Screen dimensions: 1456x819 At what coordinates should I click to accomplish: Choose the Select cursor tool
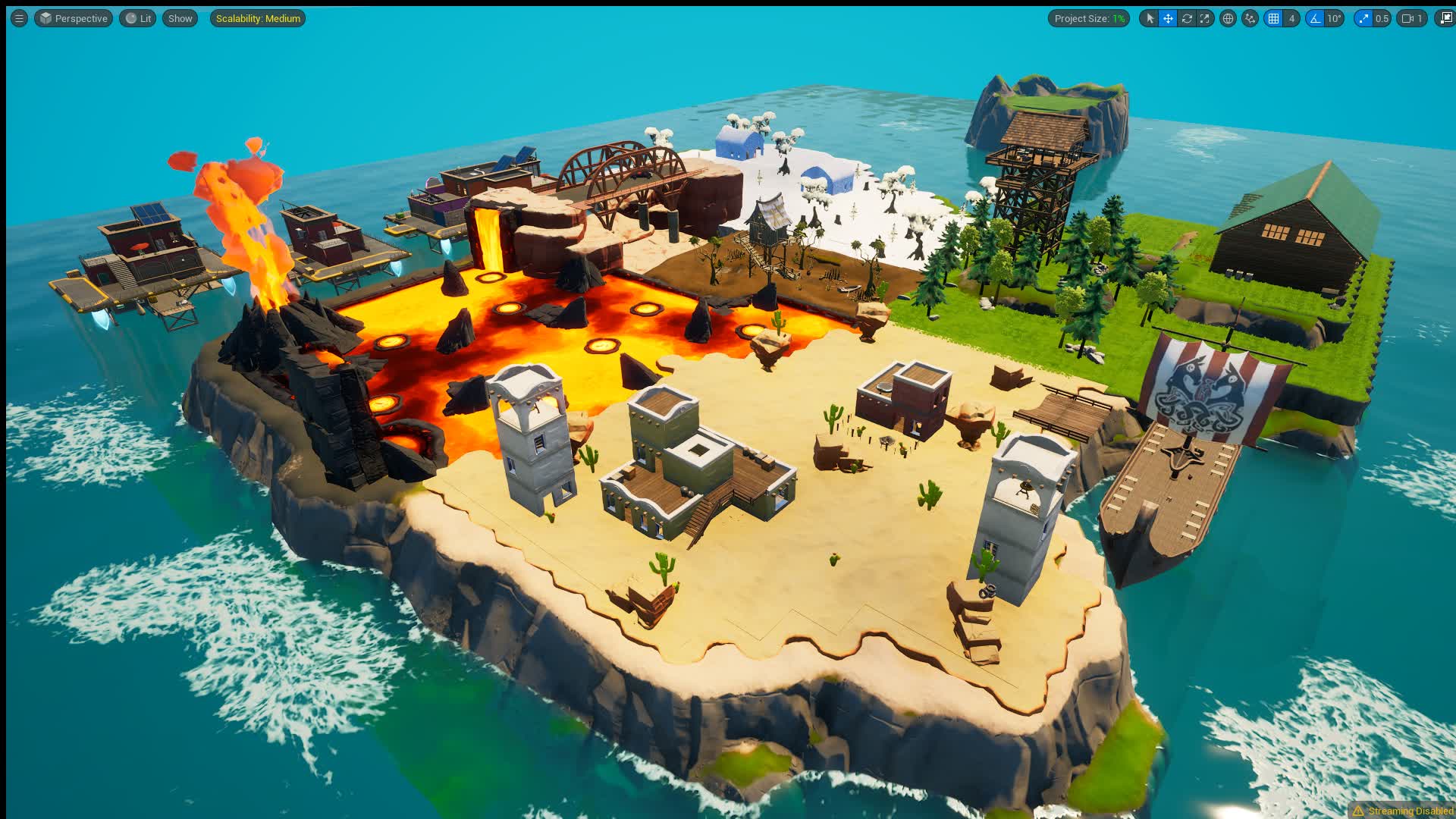pos(1150,18)
